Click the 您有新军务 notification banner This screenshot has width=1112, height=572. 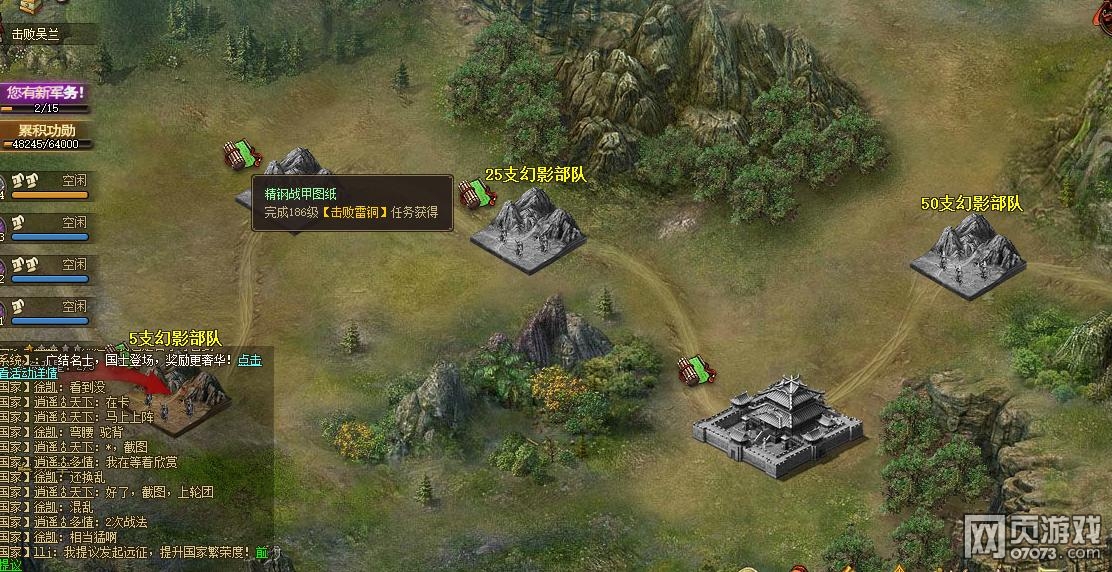pos(45,93)
